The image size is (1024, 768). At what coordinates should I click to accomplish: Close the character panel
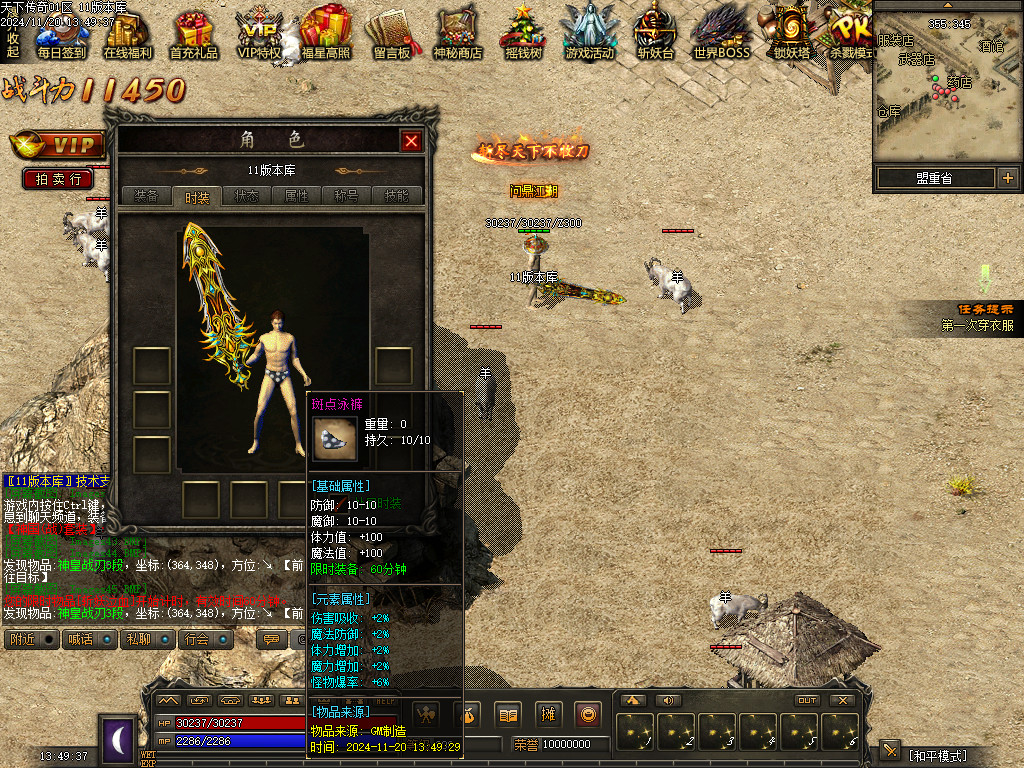click(411, 141)
